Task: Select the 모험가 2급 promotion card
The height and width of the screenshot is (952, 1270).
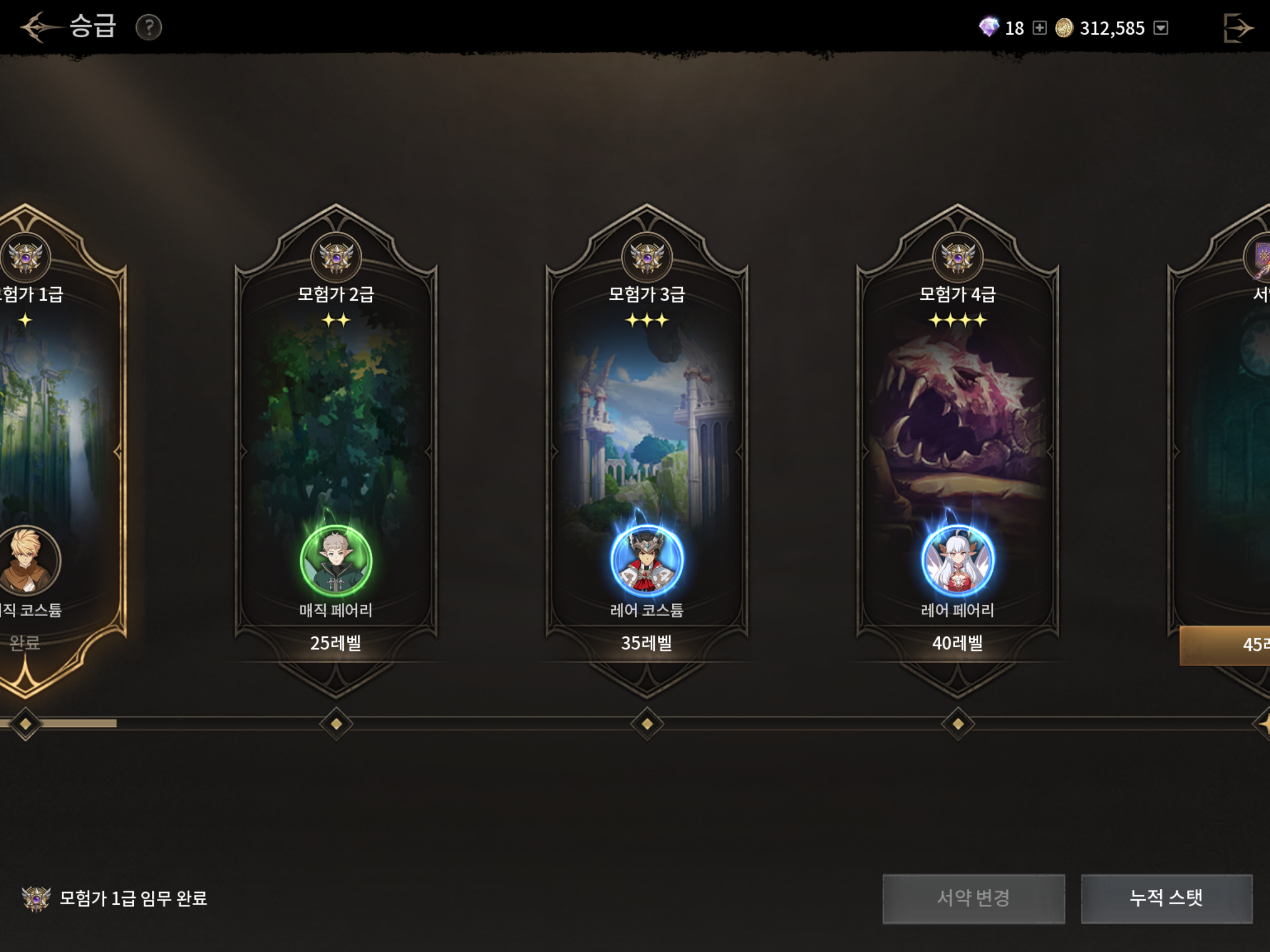Action: point(336,434)
